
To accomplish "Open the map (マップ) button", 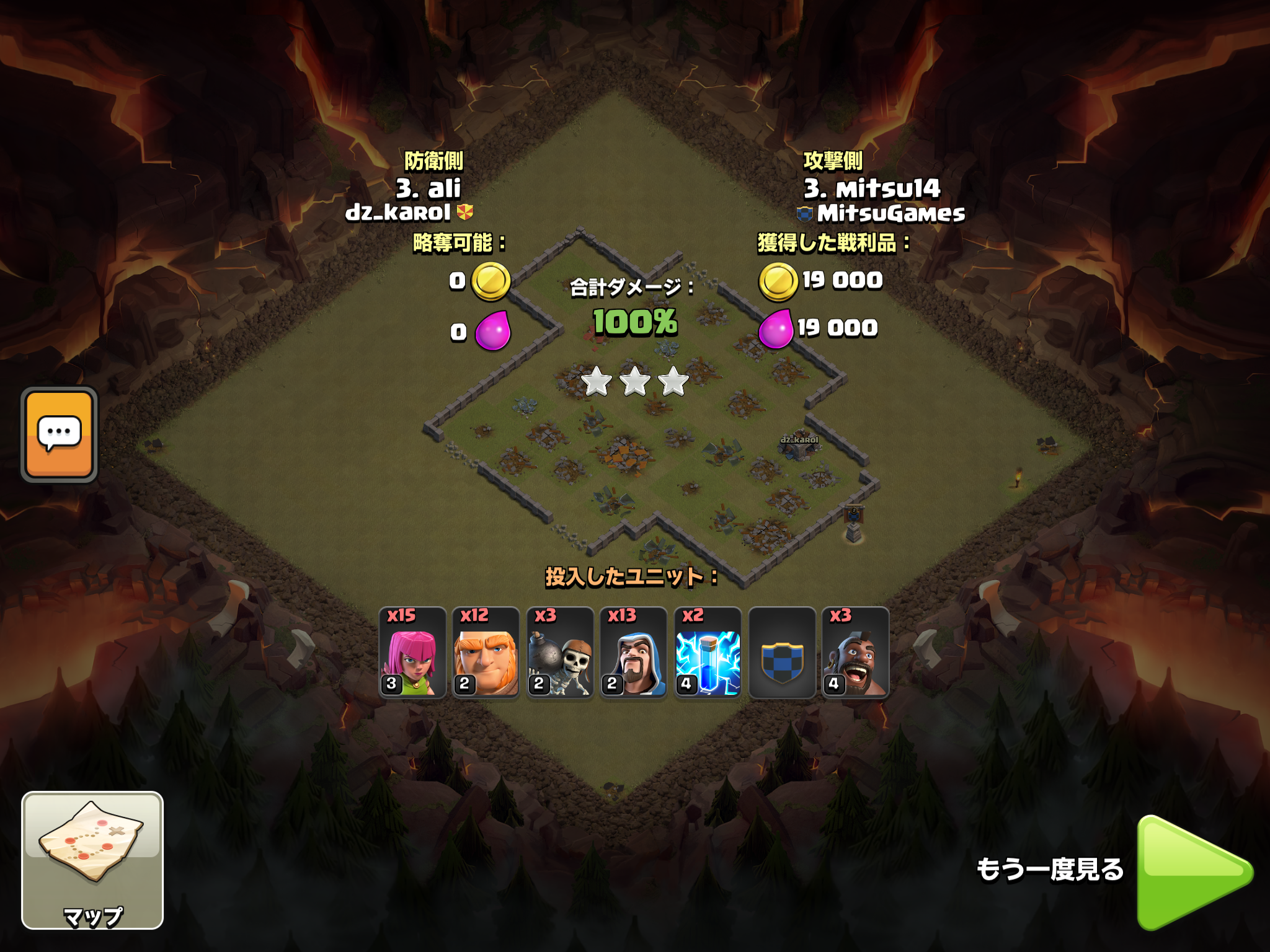I will pos(92,860).
